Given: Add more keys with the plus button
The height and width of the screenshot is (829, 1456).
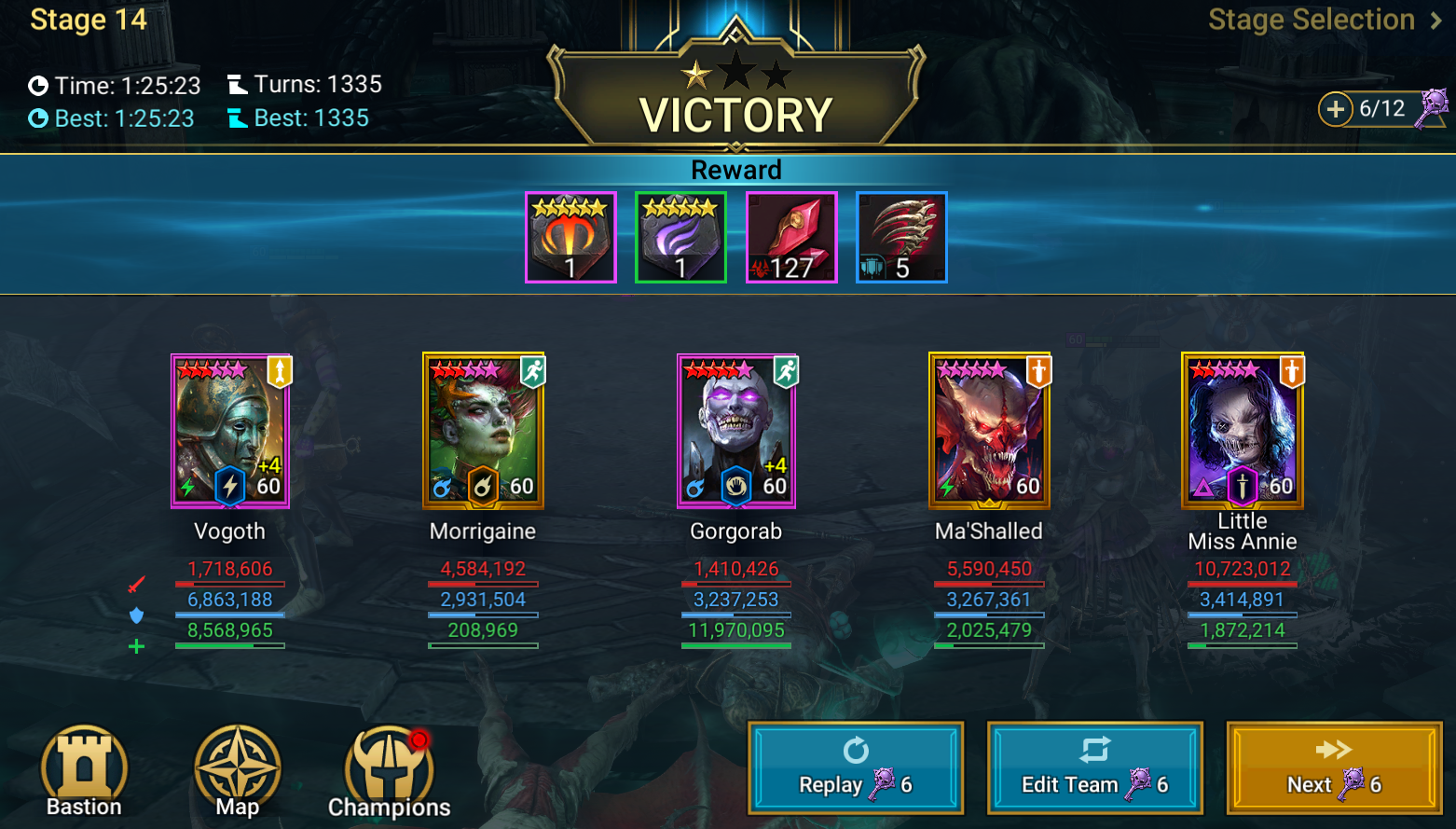Looking at the screenshot, I should (1335, 109).
